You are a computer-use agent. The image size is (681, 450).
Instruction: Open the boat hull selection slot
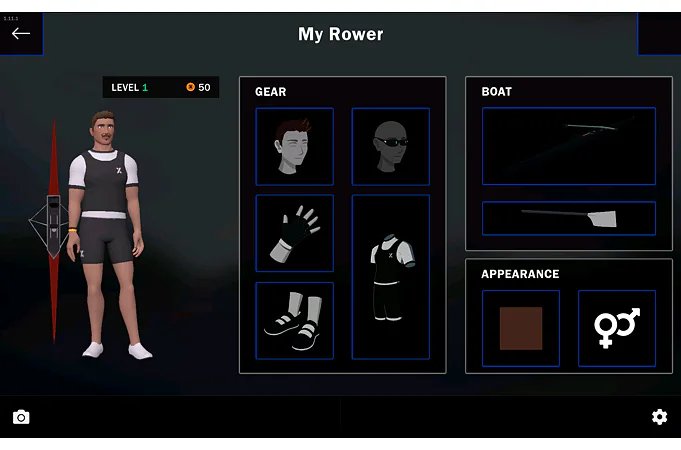[x=568, y=146]
